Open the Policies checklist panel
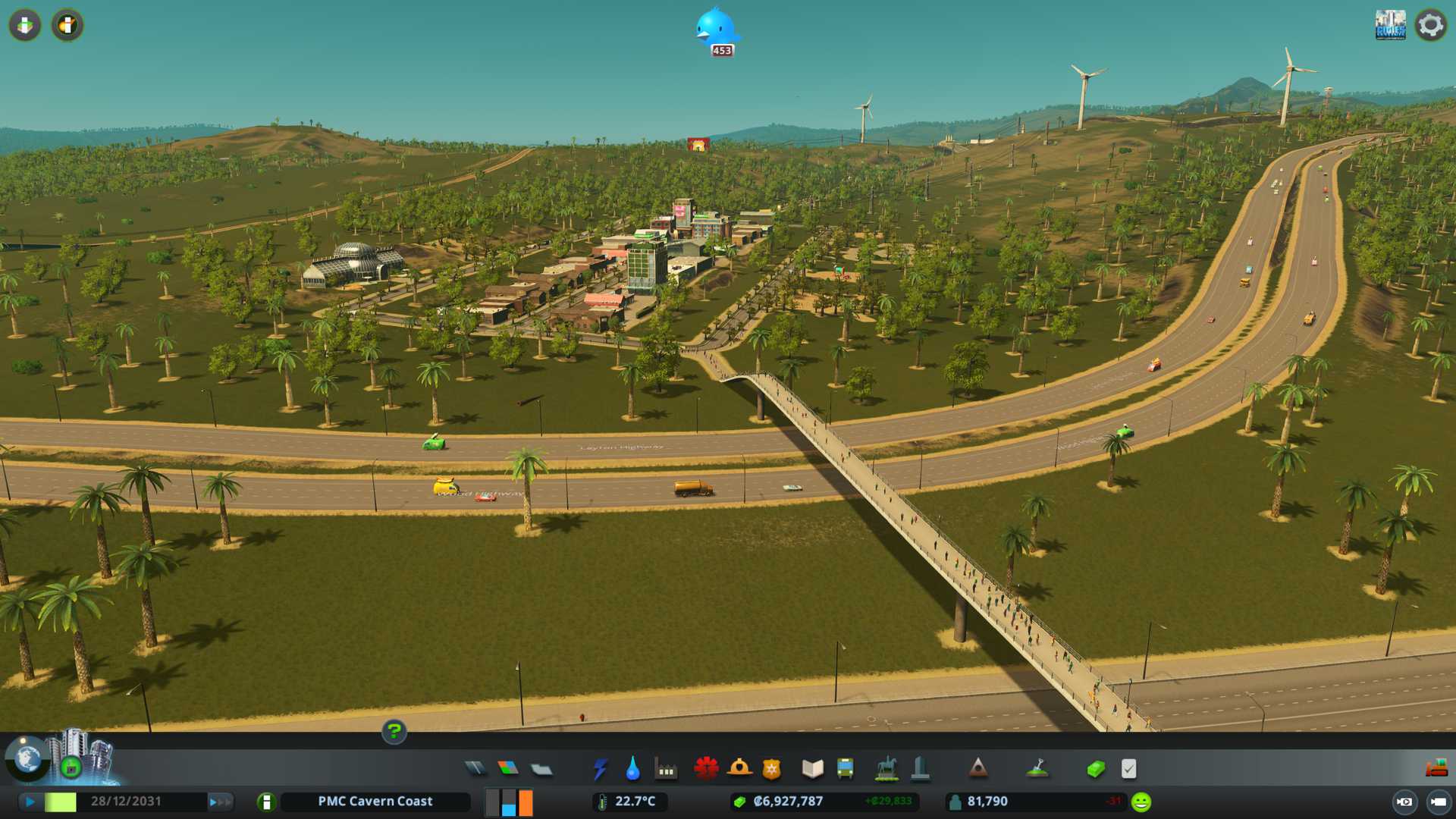This screenshot has width=1456, height=819. pyautogui.click(x=1128, y=769)
